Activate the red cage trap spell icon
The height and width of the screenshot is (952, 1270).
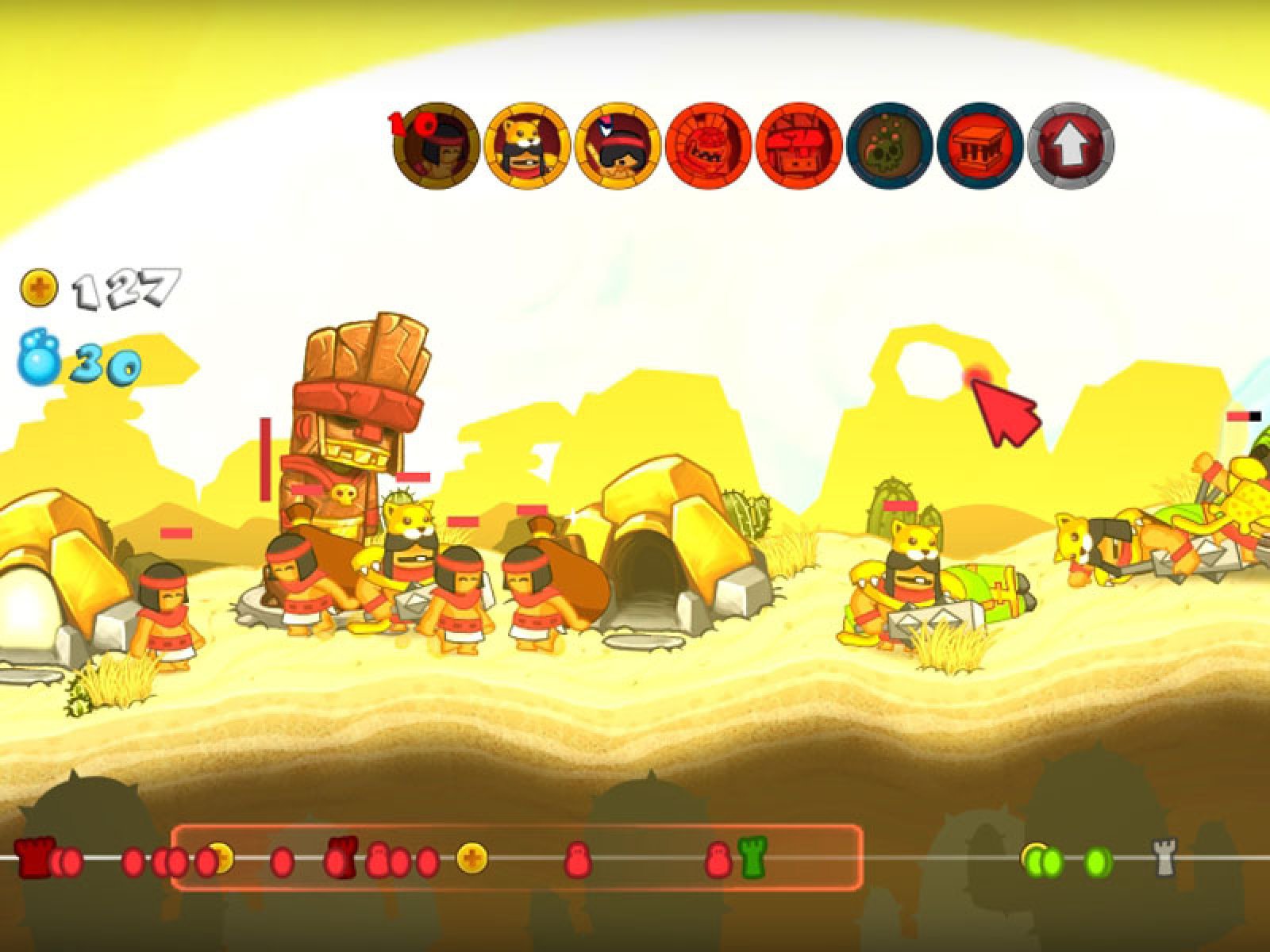980,144
